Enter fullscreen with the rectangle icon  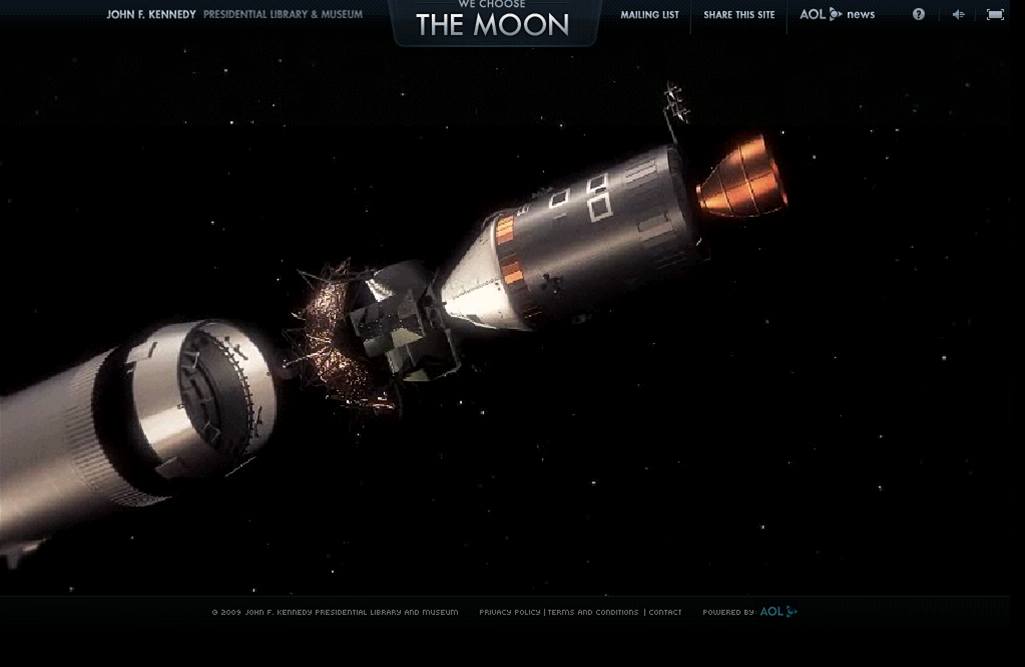click(x=995, y=14)
